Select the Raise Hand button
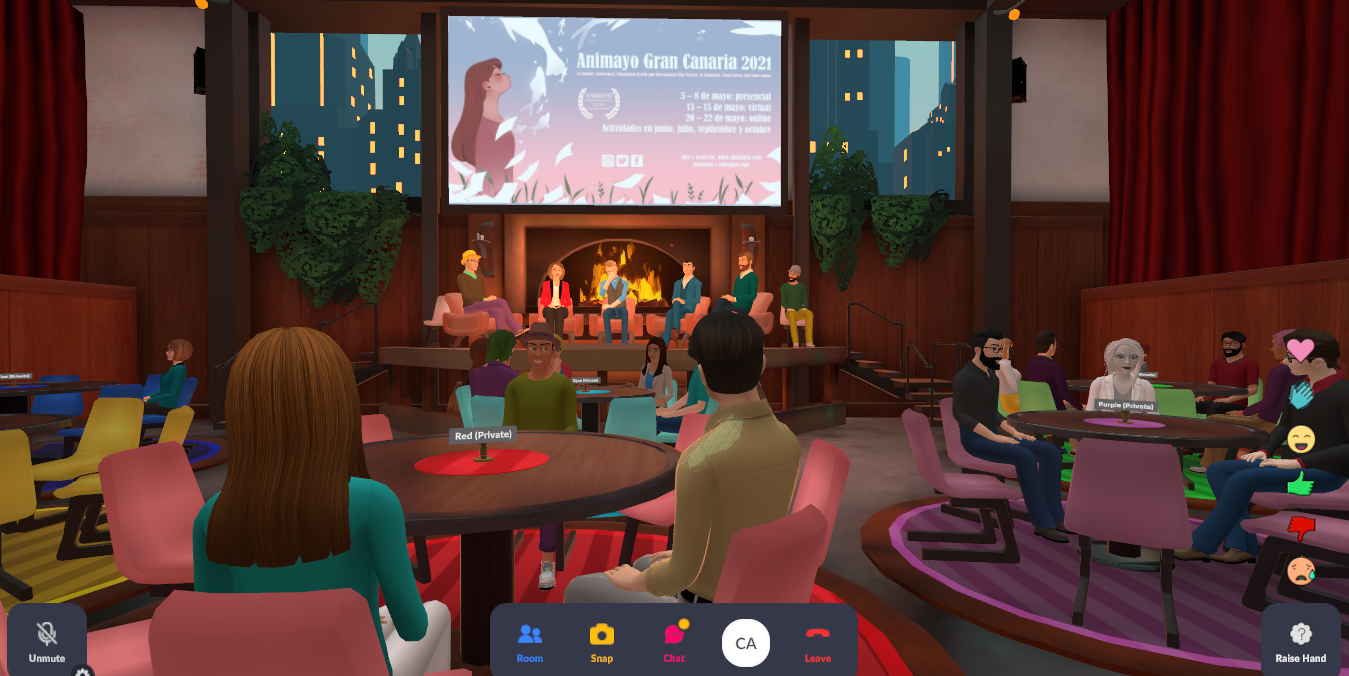 (1300, 640)
